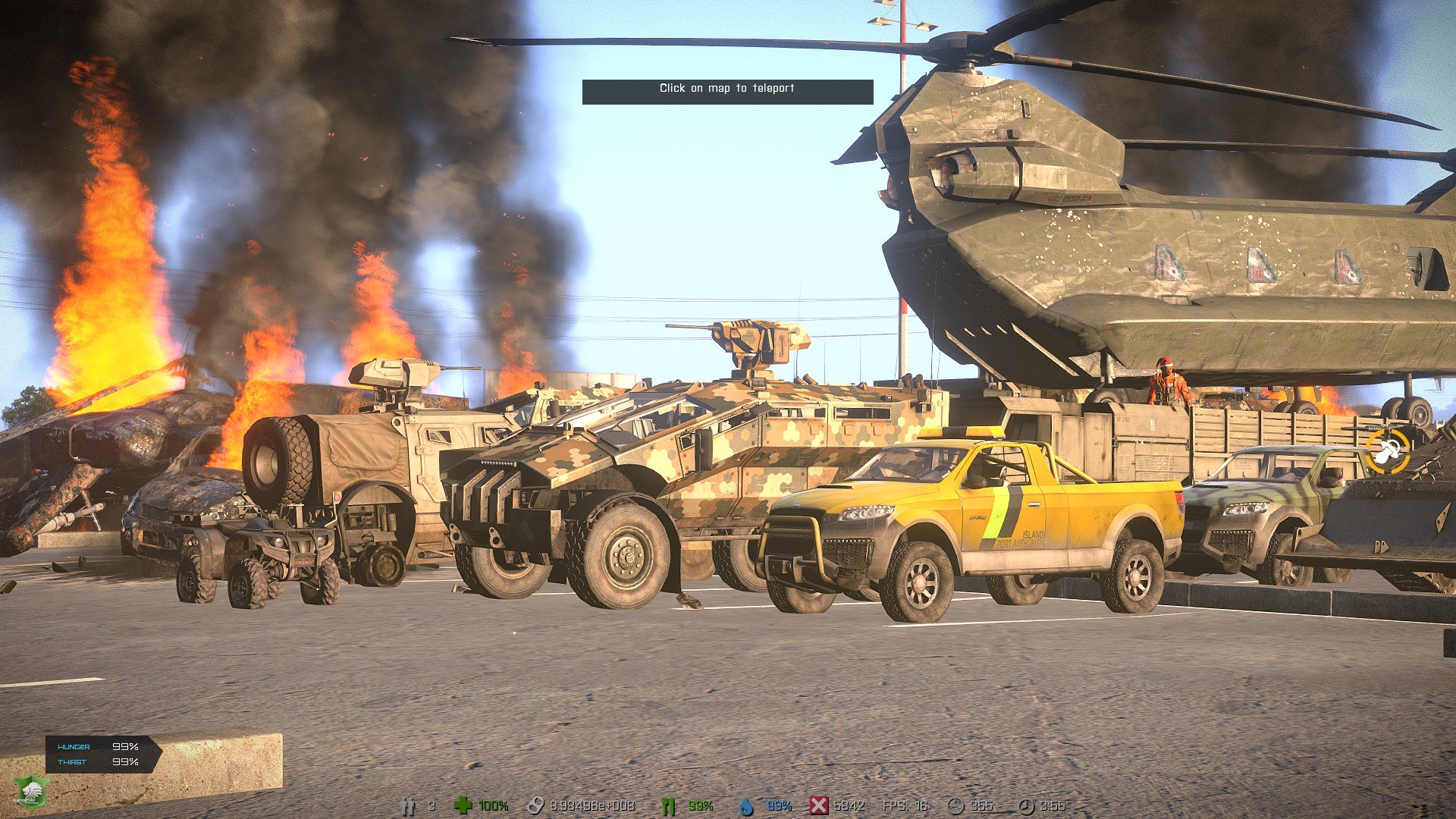Click the green shield server logo

tap(30, 792)
